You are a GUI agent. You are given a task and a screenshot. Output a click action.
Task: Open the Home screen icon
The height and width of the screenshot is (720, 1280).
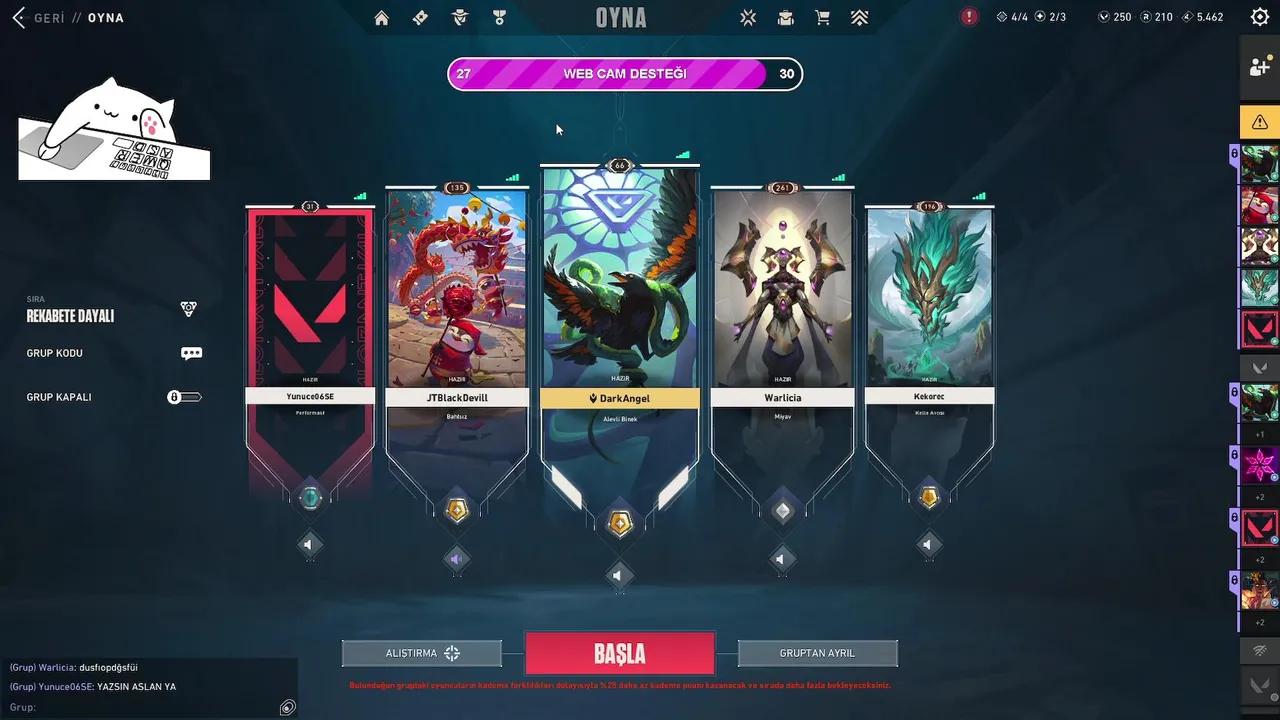pyautogui.click(x=381, y=17)
